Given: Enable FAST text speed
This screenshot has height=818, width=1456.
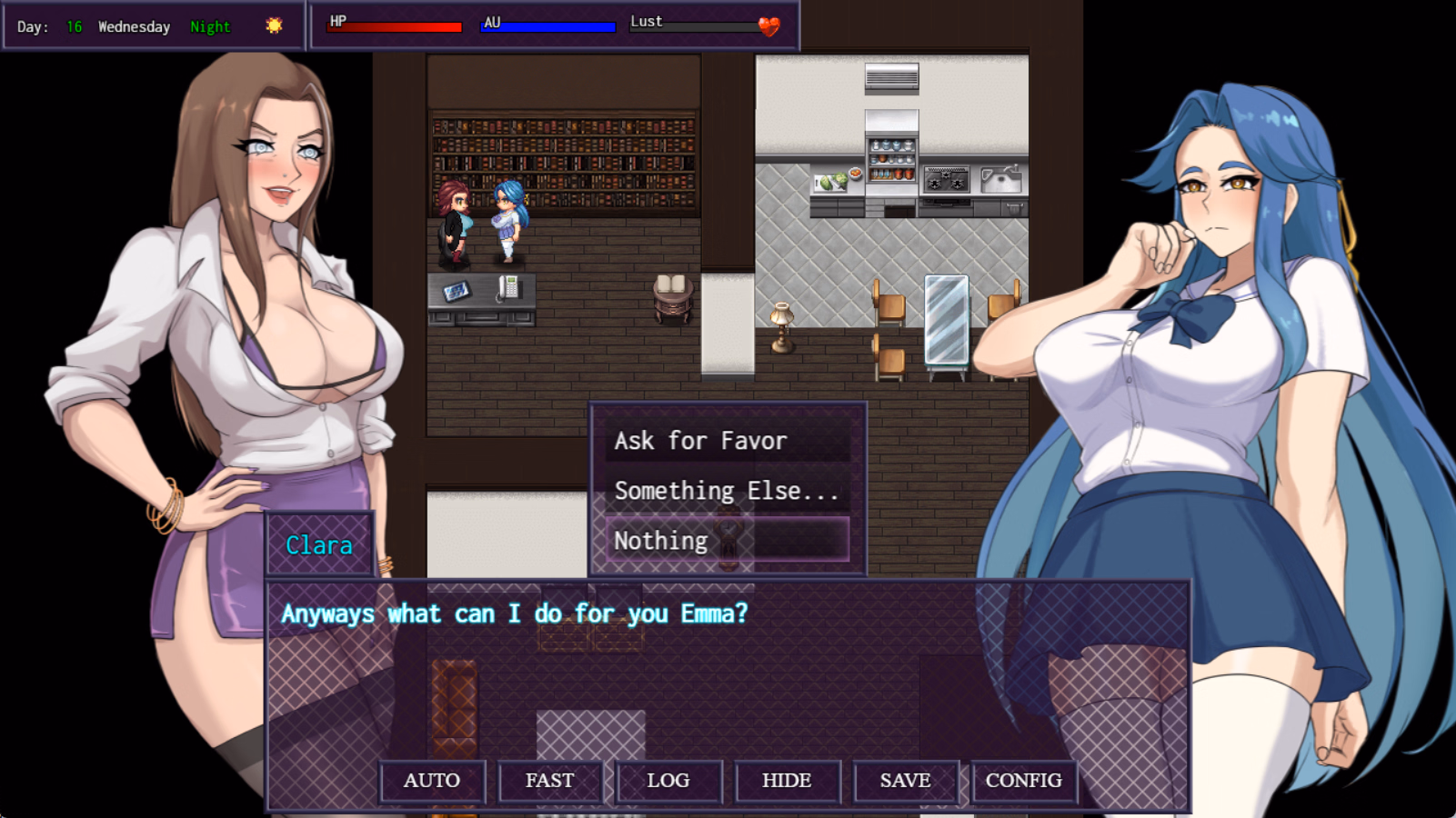Looking at the screenshot, I should pyautogui.click(x=550, y=780).
